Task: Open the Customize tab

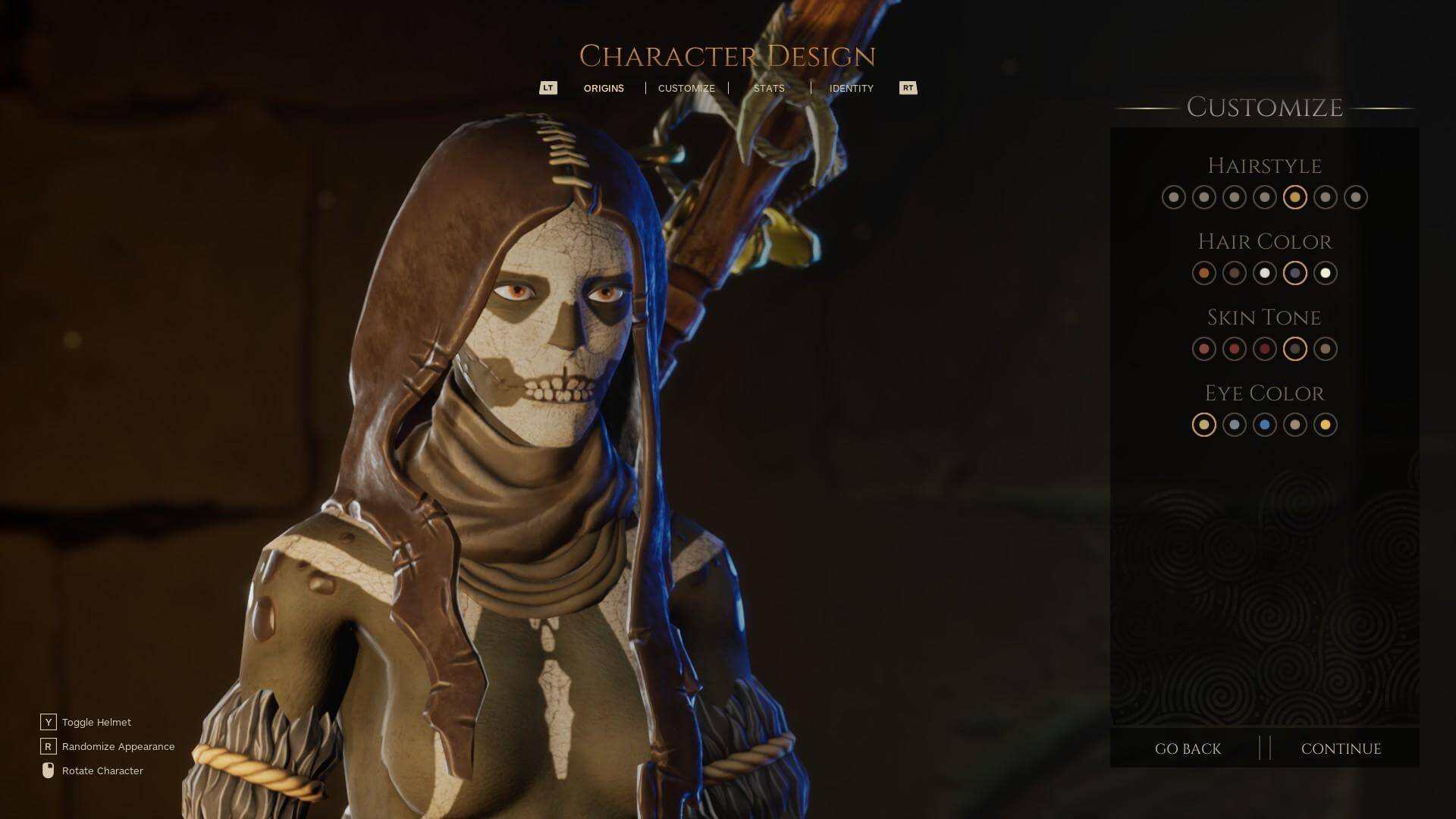Action: coord(686,88)
